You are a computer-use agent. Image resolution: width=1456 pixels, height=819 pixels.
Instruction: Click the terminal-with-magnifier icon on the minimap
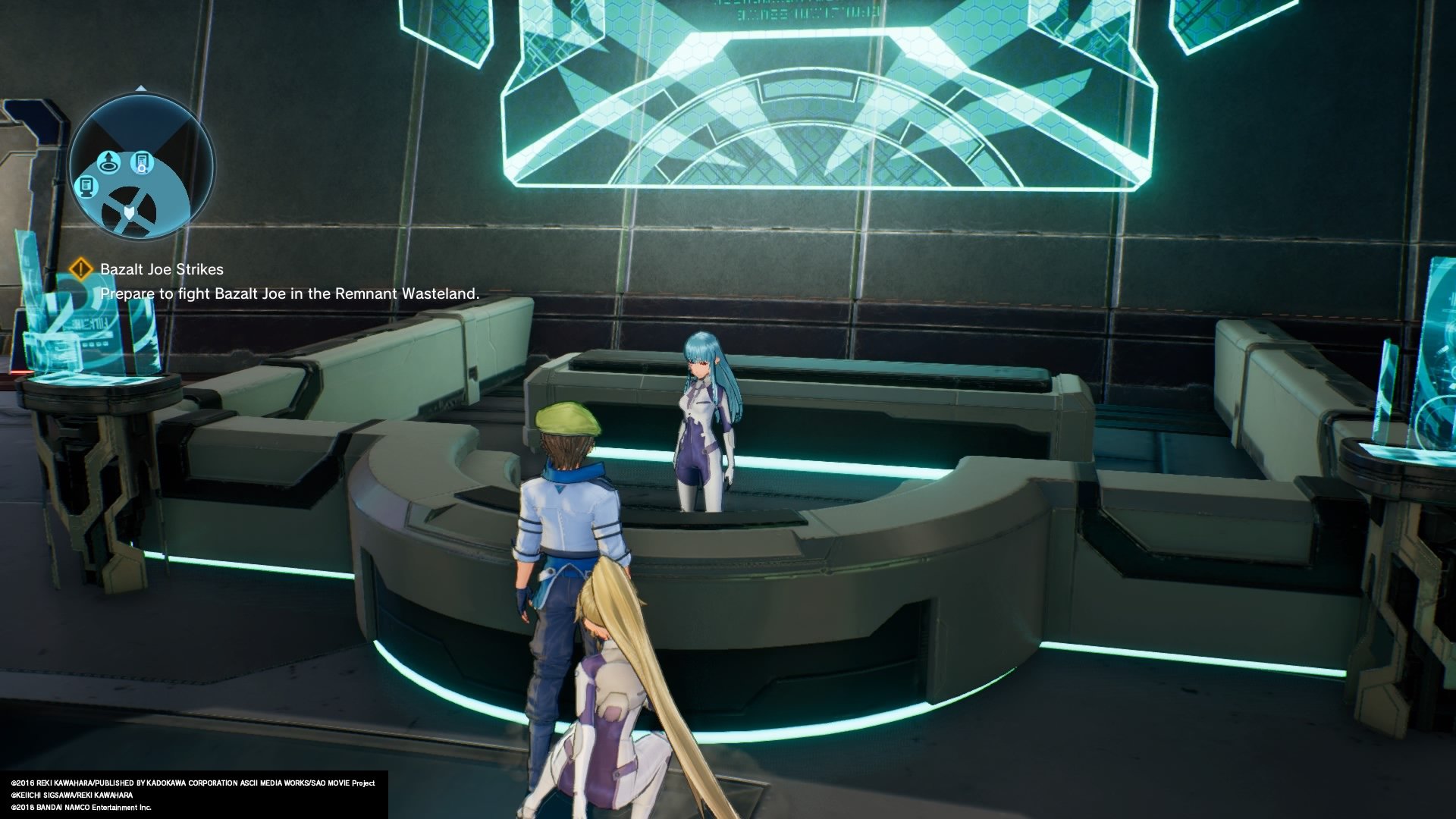coord(143,162)
